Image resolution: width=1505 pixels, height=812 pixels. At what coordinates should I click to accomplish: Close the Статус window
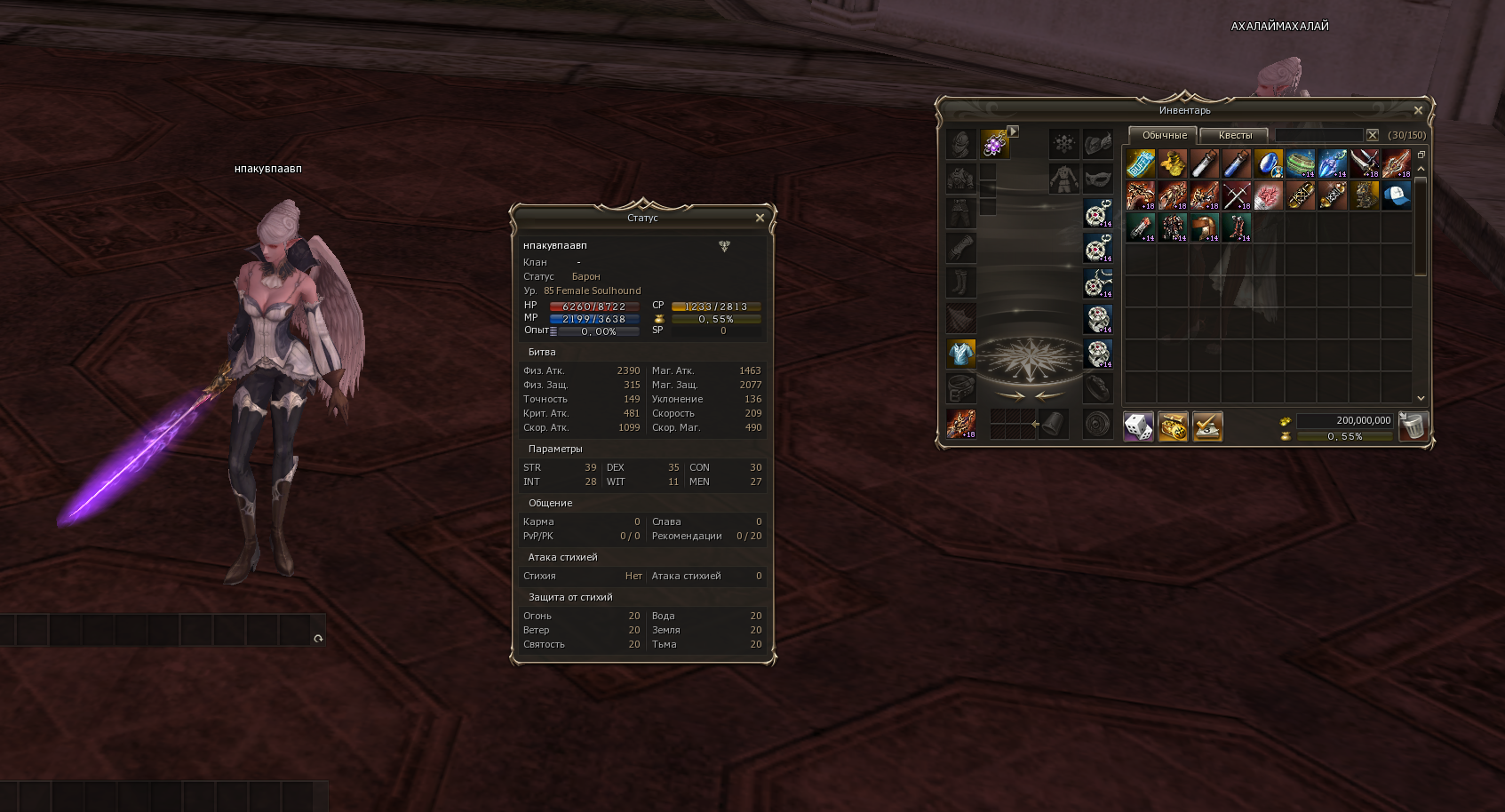coord(760,218)
